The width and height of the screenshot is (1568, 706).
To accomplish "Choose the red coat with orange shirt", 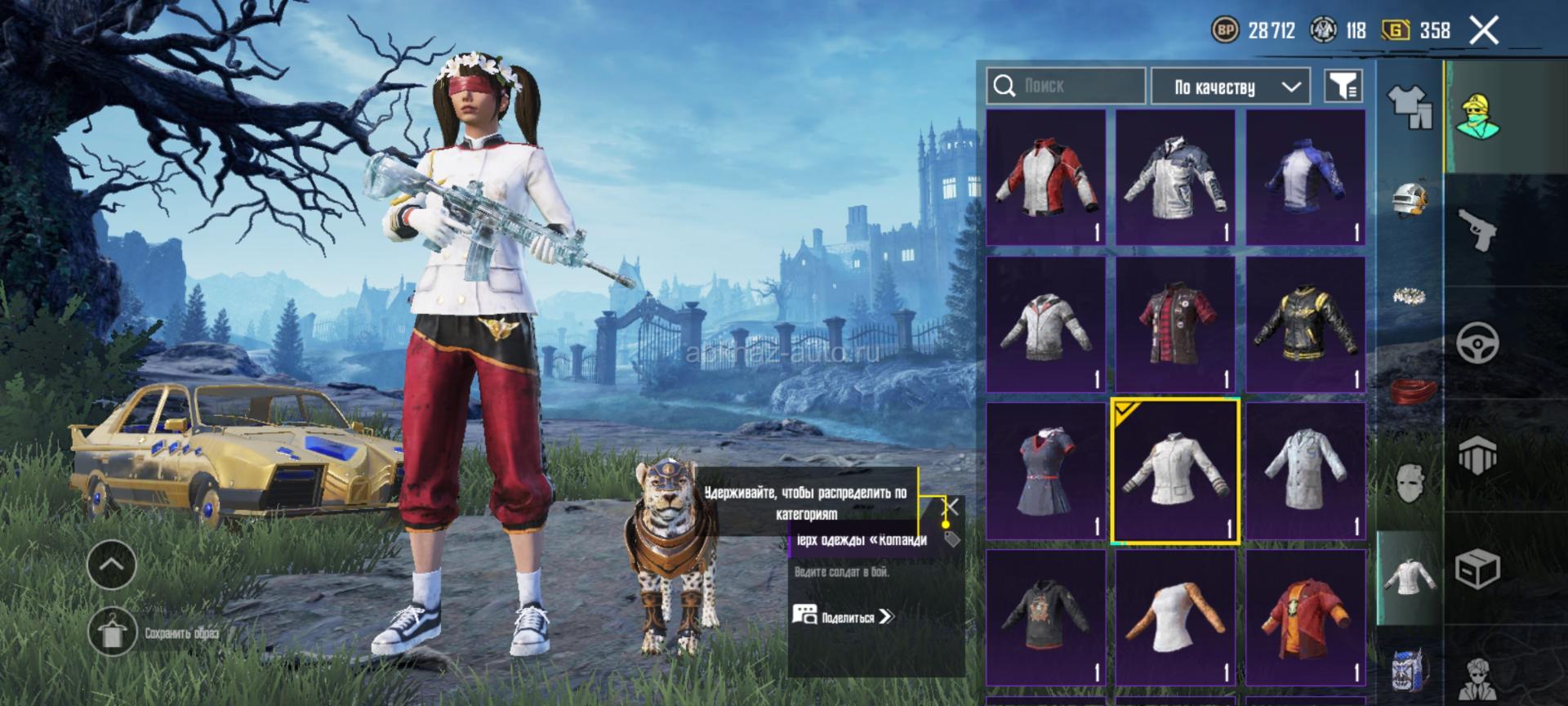I will 1305,618.
